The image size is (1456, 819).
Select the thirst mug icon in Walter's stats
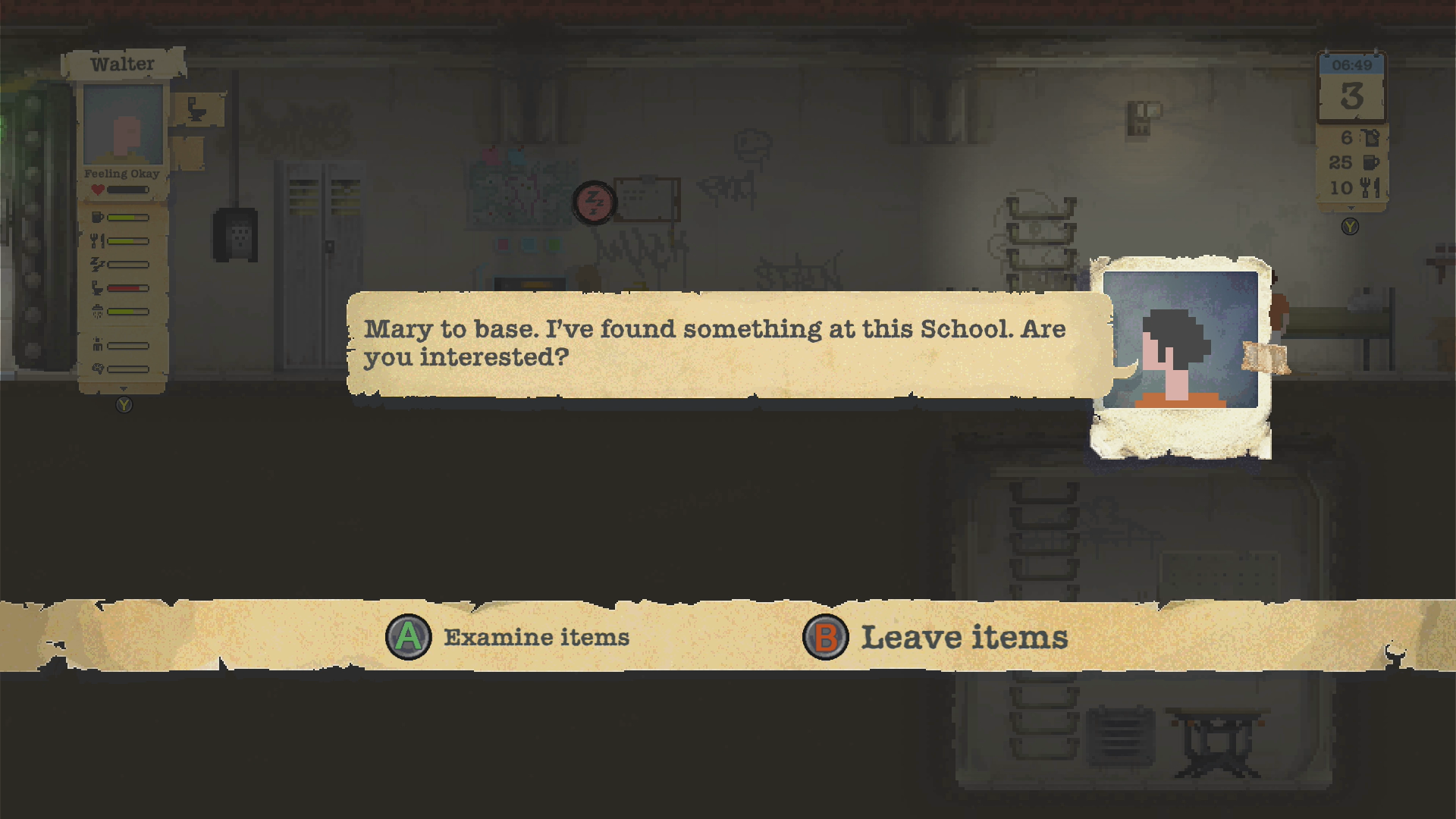[96, 217]
